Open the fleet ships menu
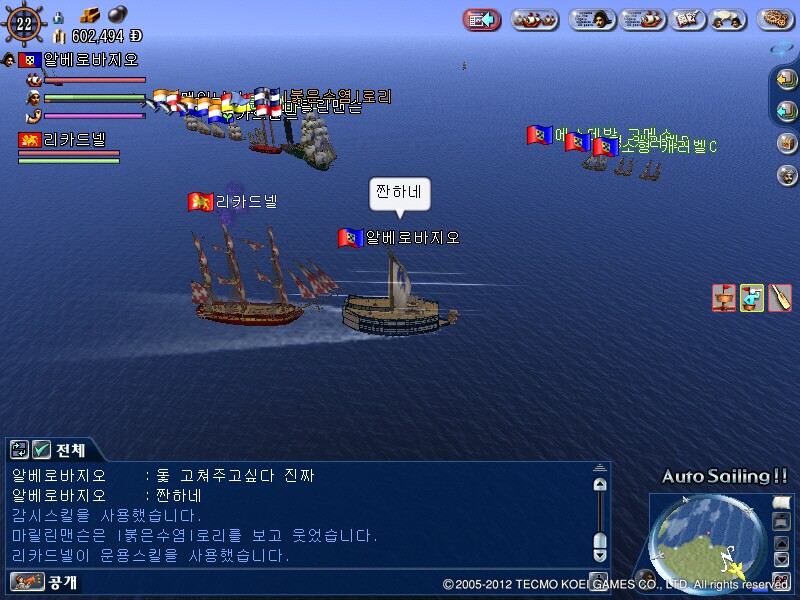 (535, 19)
